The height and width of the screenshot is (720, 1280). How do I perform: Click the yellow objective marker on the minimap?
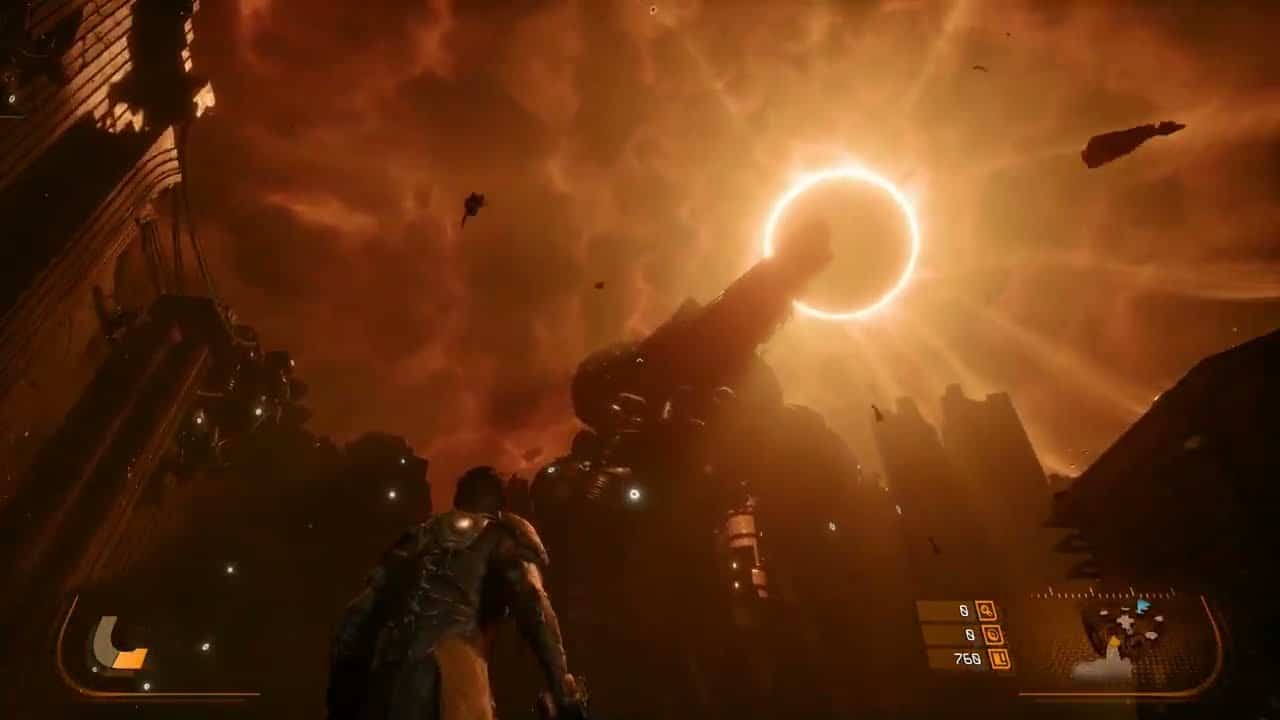pyautogui.click(x=1112, y=644)
